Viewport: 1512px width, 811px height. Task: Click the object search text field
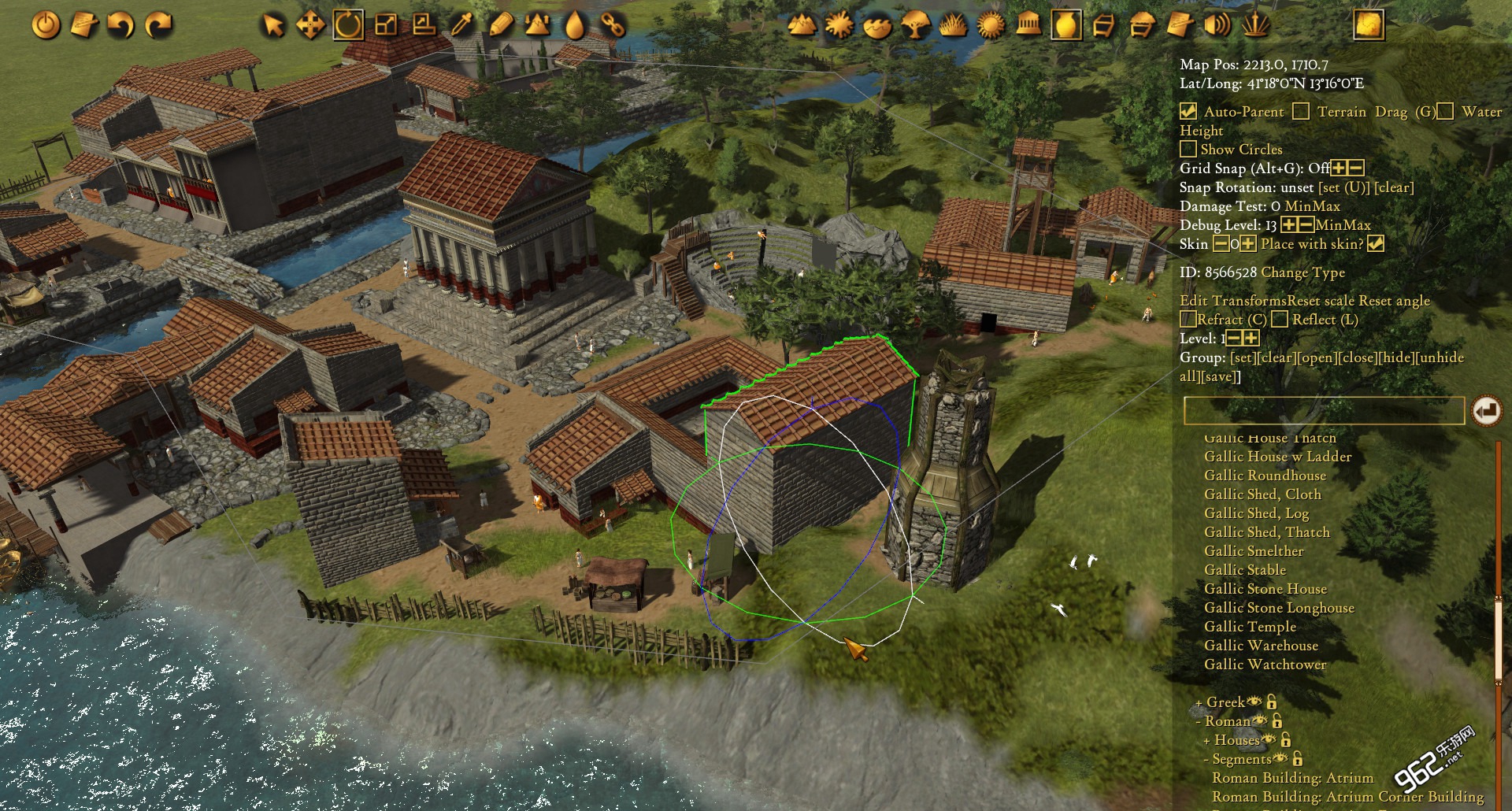pos(1323,411)
